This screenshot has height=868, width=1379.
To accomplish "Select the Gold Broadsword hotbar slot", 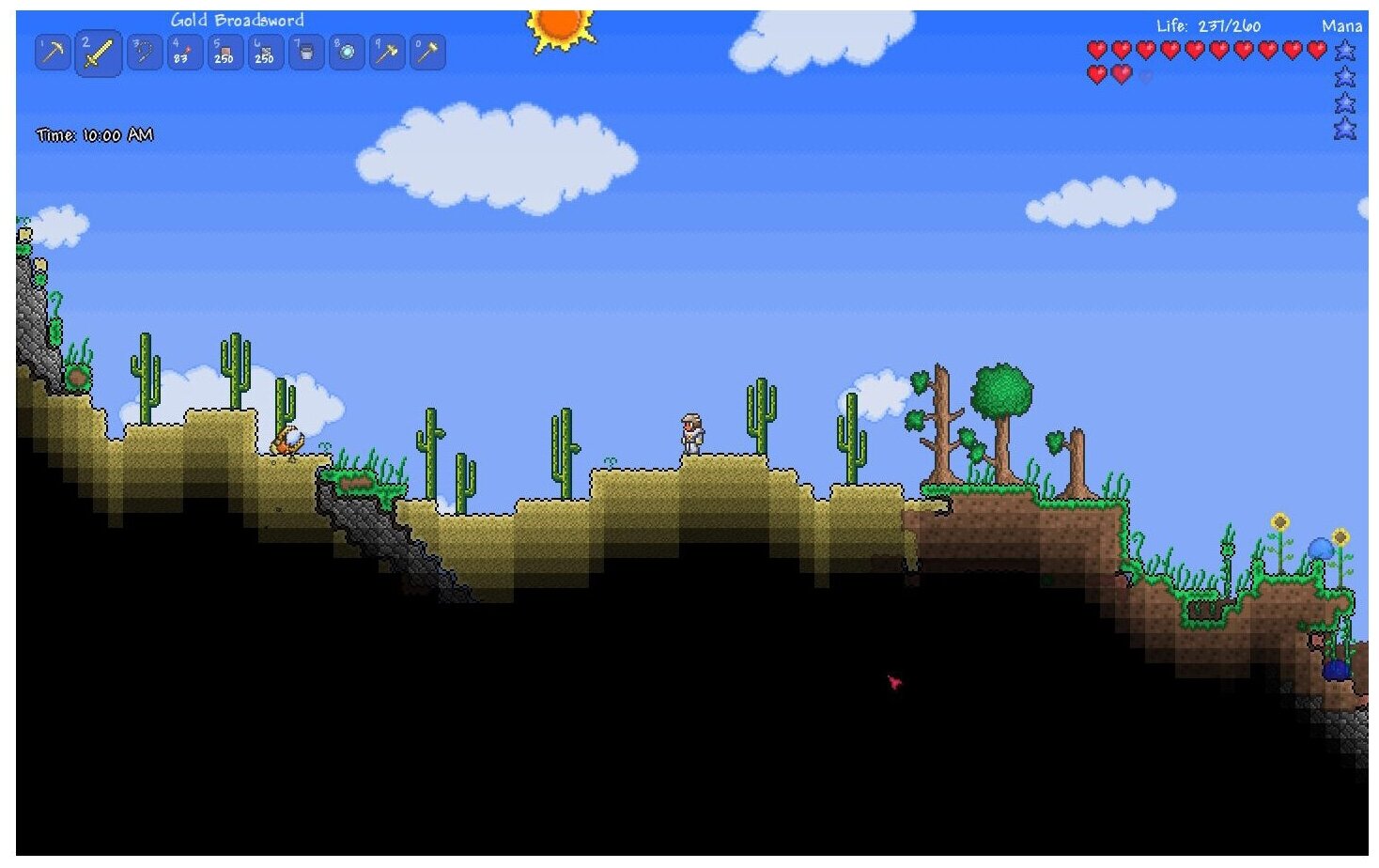I will click(x=98, y=54).
